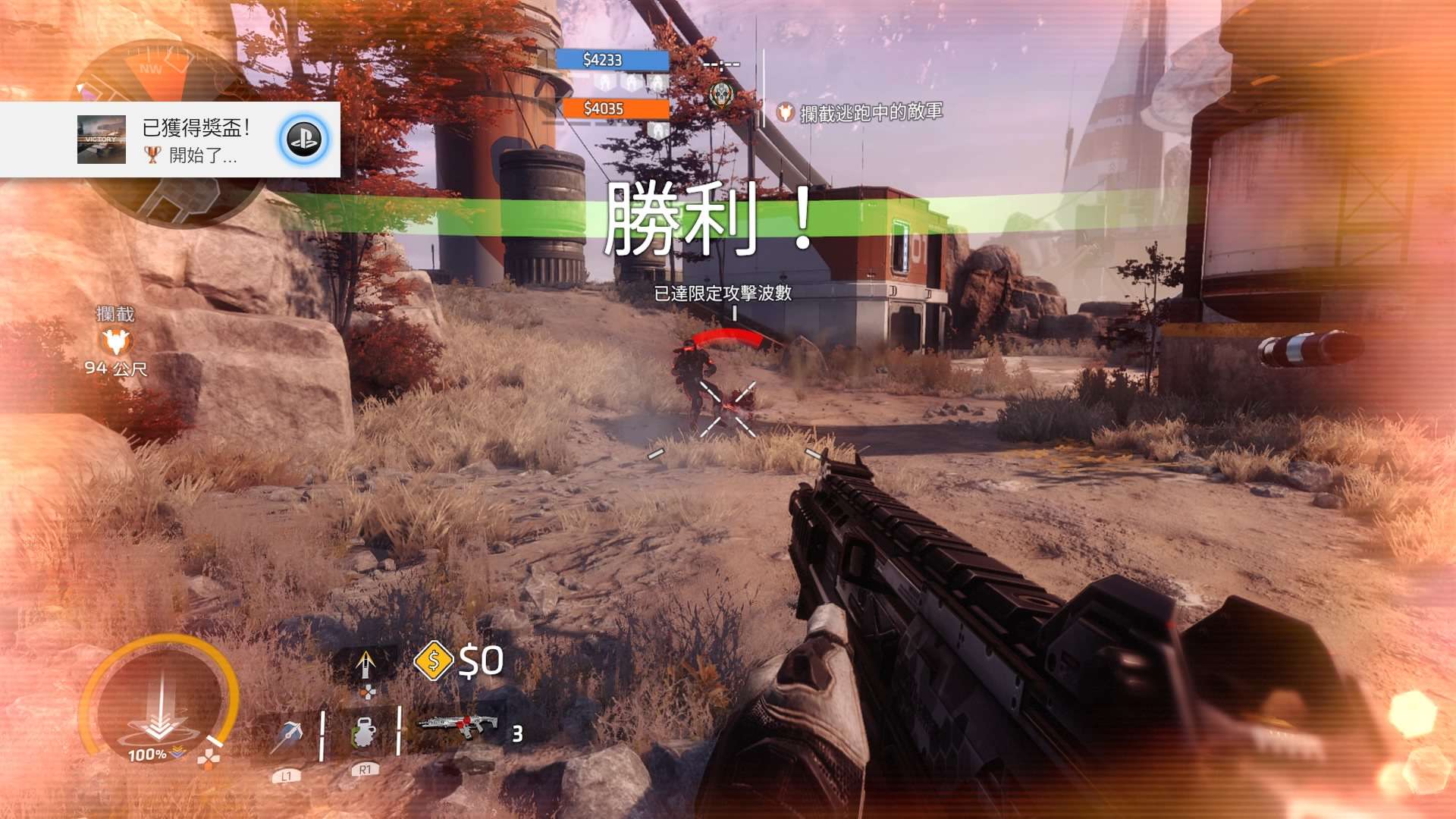The width and height of the screenshot is (1456, 819).
Task: Click the yellow dollar diamond cash icon
Action: [433, 661]
